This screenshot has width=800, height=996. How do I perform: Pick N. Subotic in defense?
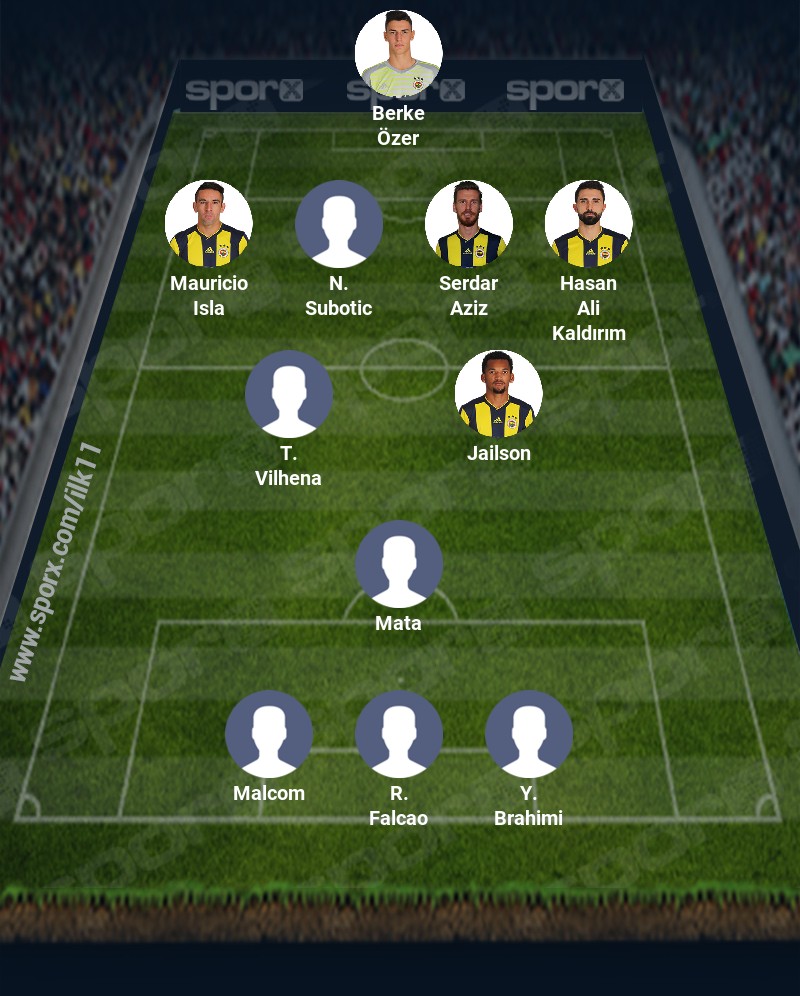coord(338,224)
